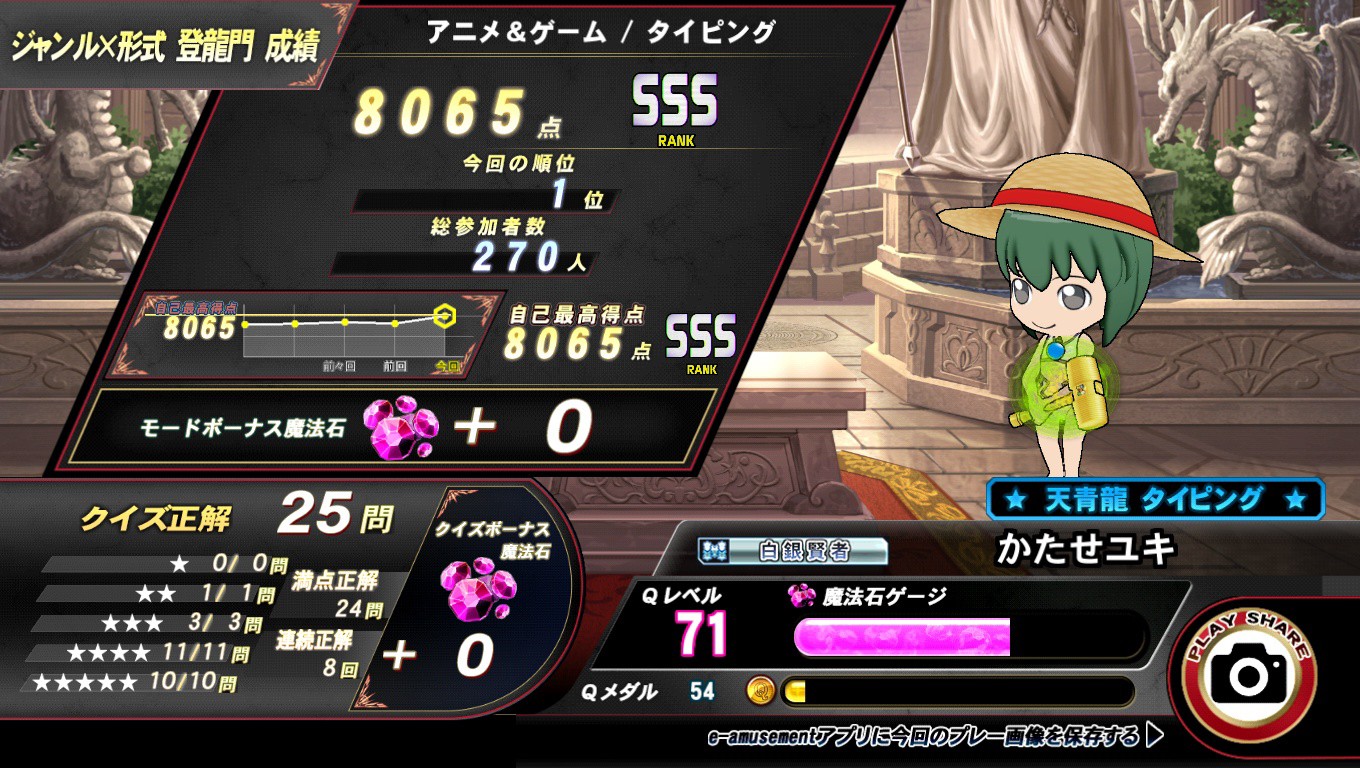This screenshot has width=1360, height=768.
Task: Tap the PLAY SHARE camera button
Action: pyautogui.click(x=1249, y=675)
